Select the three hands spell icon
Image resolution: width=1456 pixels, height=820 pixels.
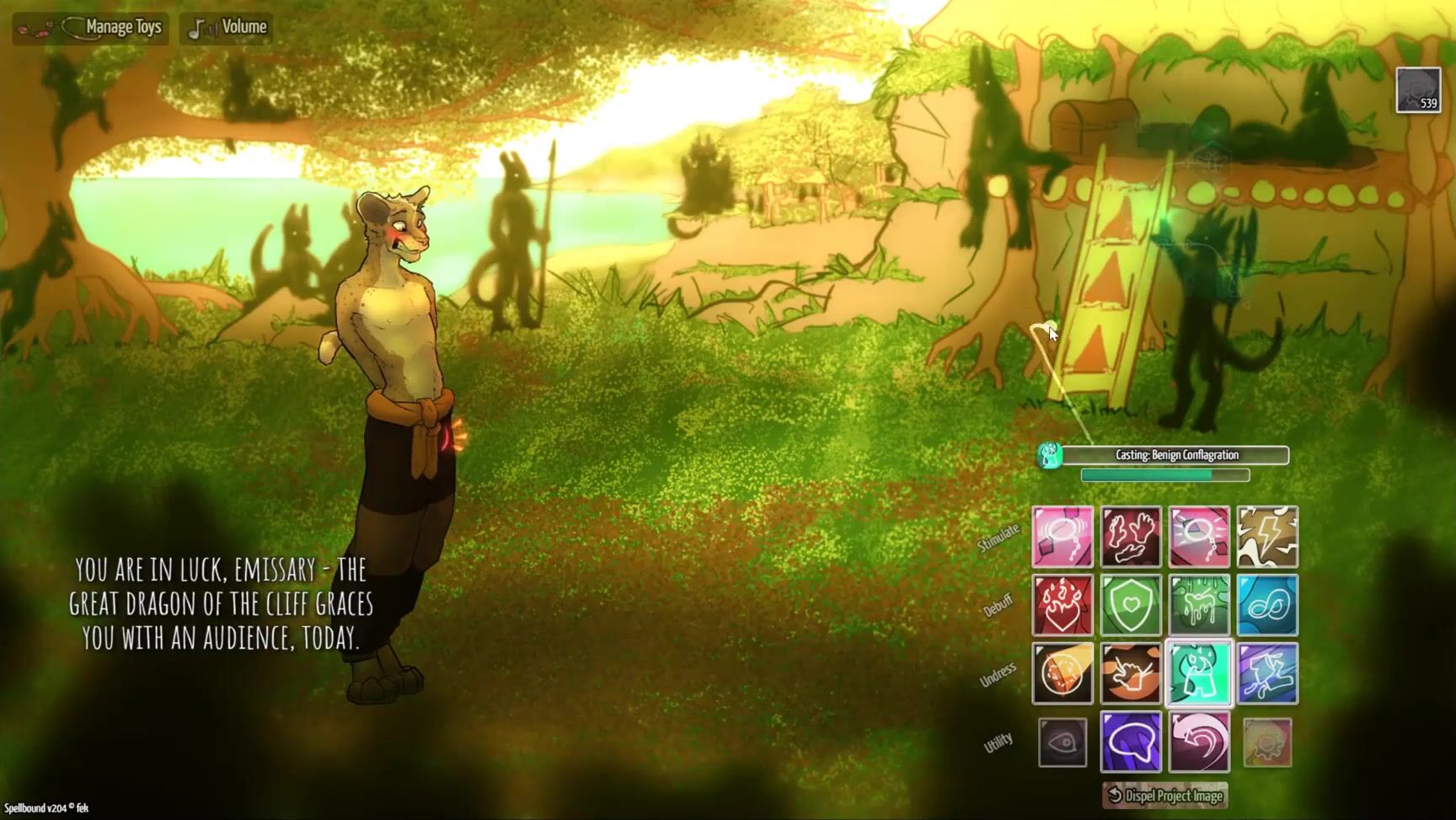click(x=1131, y=537)
